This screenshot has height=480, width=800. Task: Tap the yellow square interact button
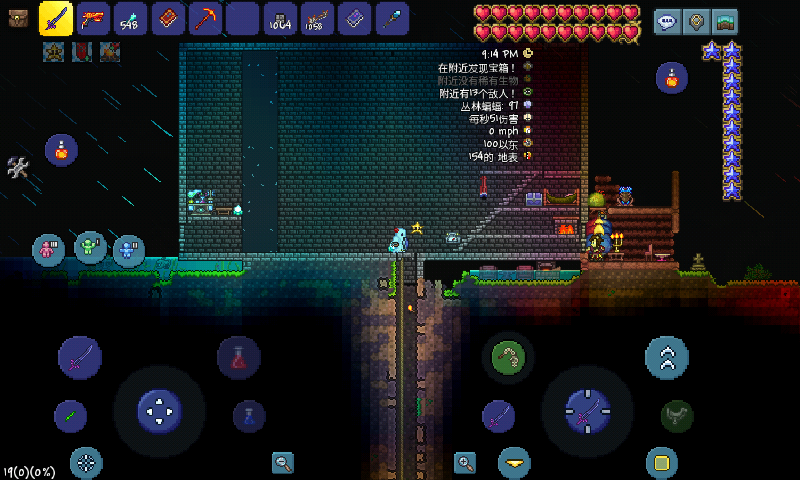point(659,462)
